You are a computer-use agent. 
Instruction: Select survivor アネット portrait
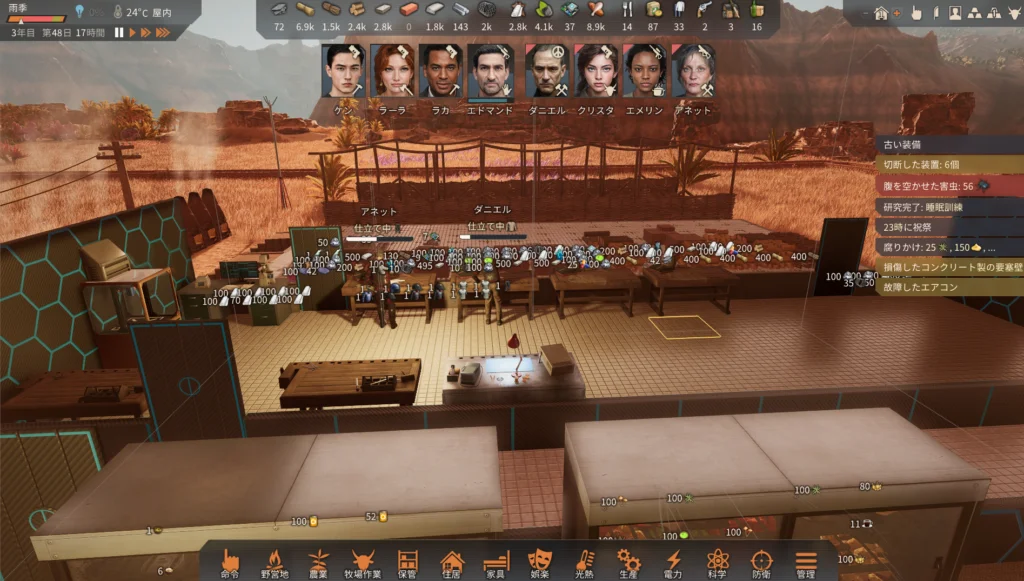693,71
